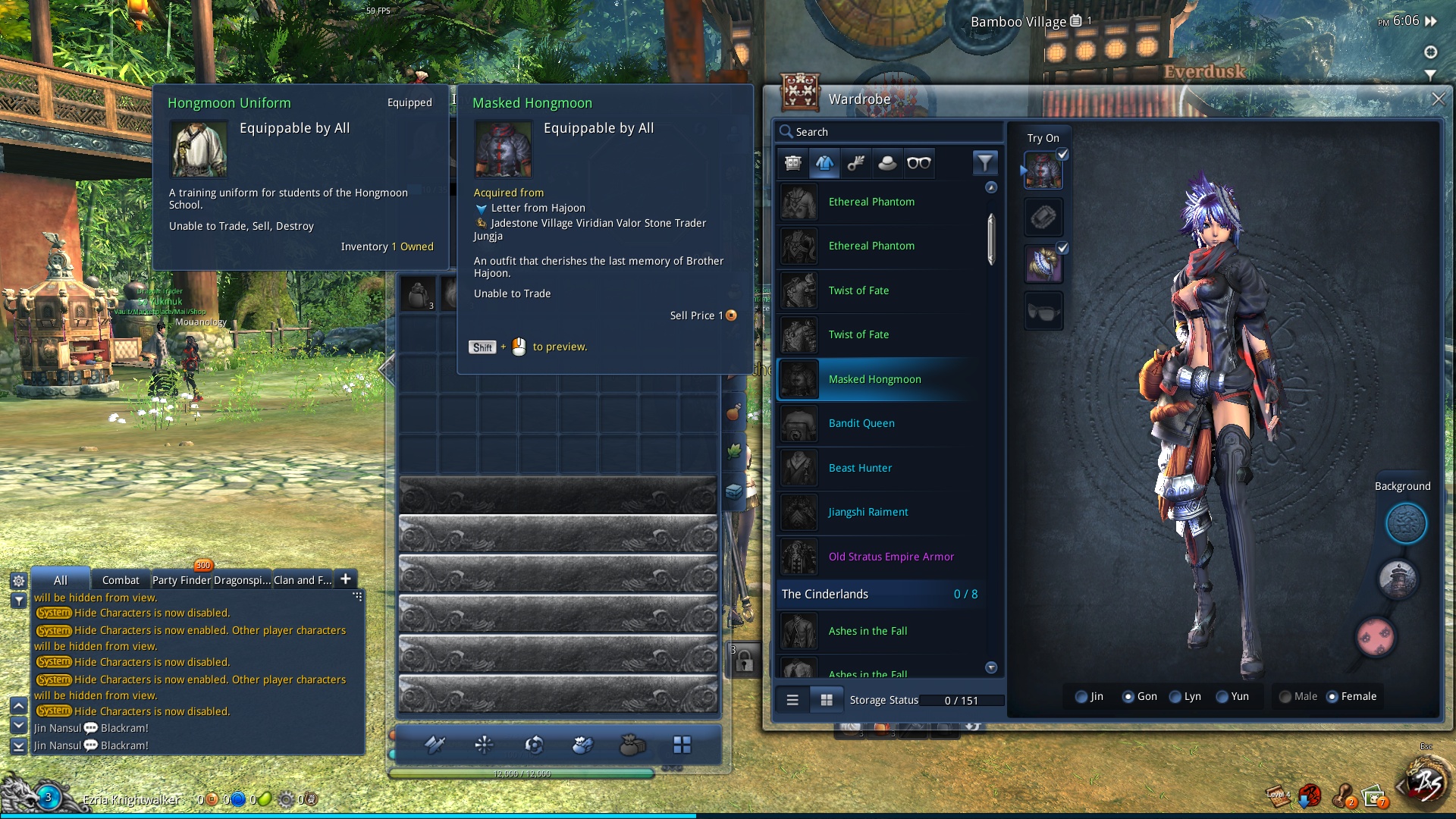1456x819 pixels.
Task: Select Masked Hongmoon outfit in list
Action: point(874,379)
